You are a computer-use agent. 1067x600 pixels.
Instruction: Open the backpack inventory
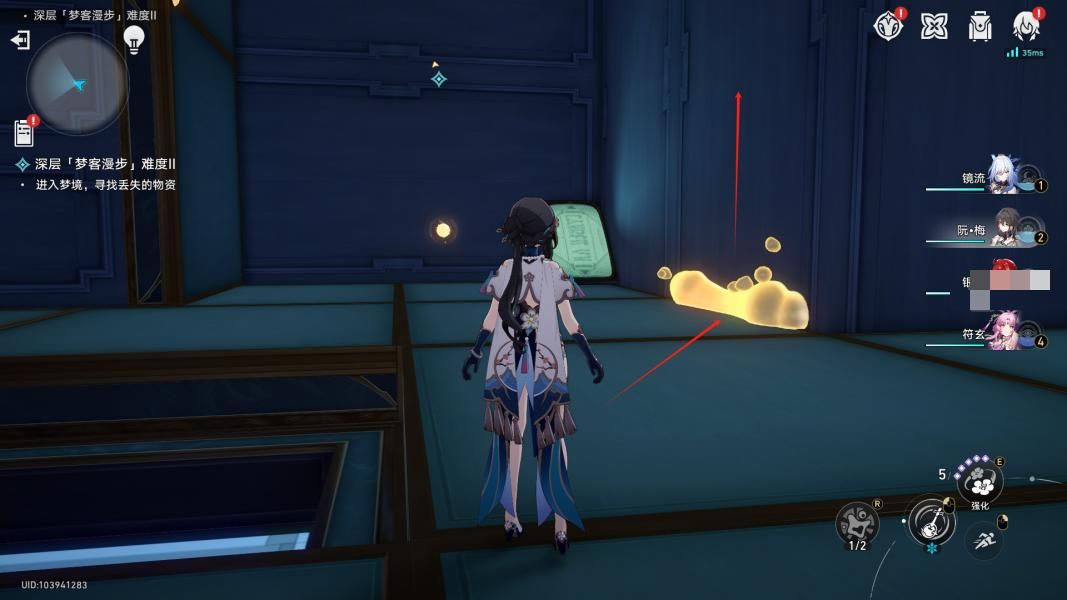[980, 26]
